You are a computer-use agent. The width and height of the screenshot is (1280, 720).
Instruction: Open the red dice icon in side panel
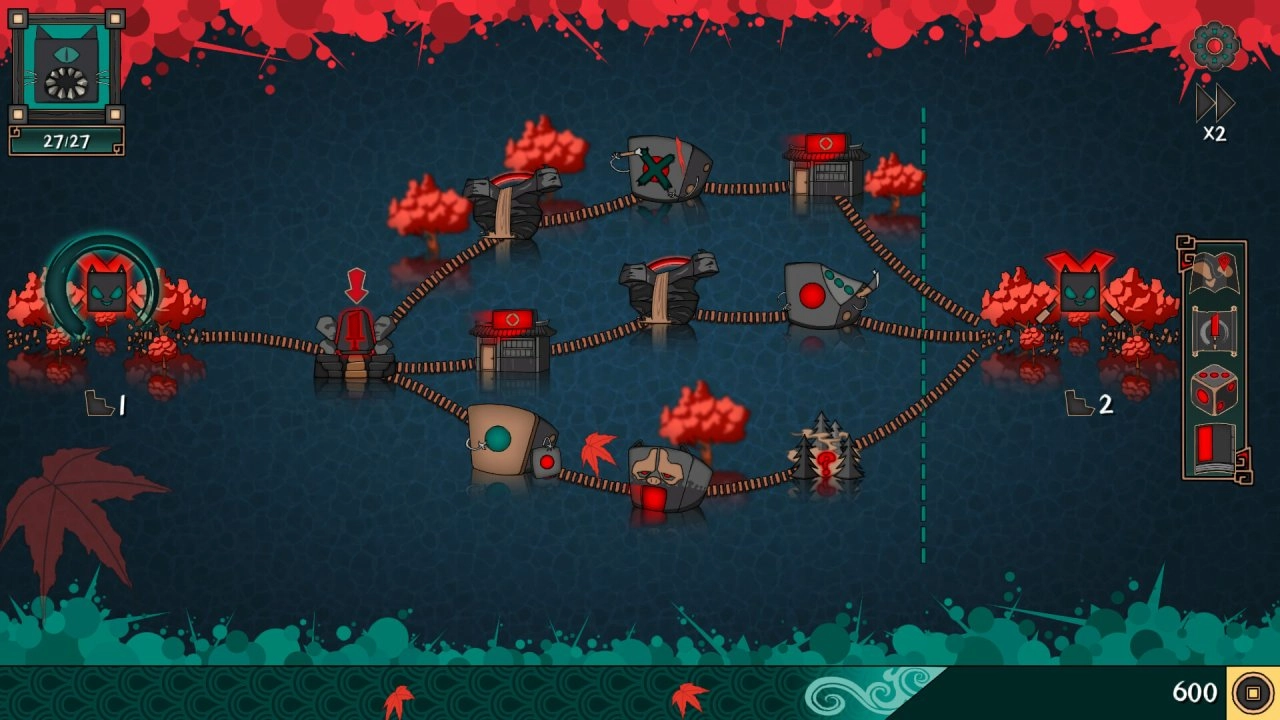pos(1215,390)
